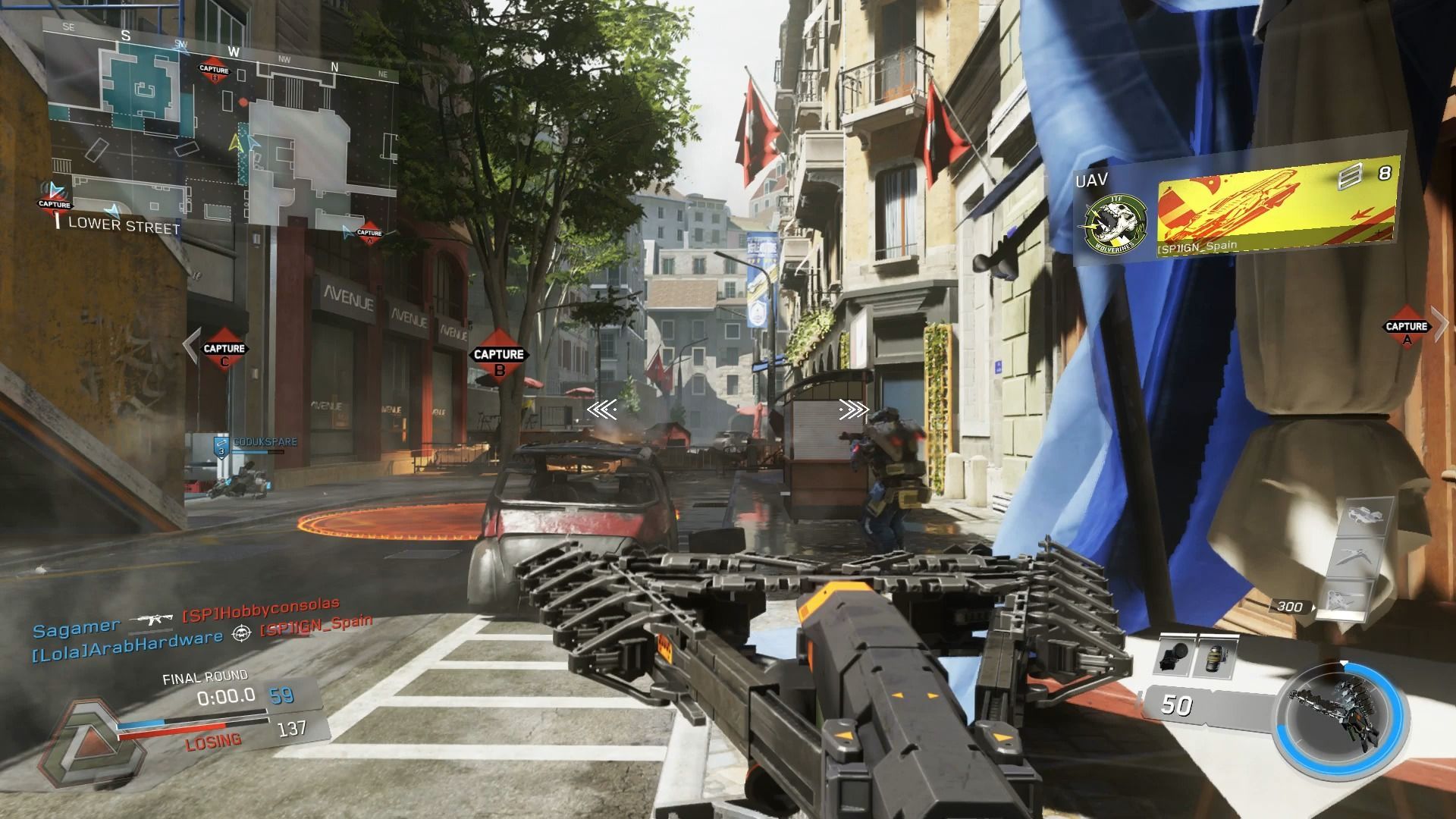This screenshot has height=819, width=1456.
Task: Select the minimap's Capture A marker
Action: (369, 234)
